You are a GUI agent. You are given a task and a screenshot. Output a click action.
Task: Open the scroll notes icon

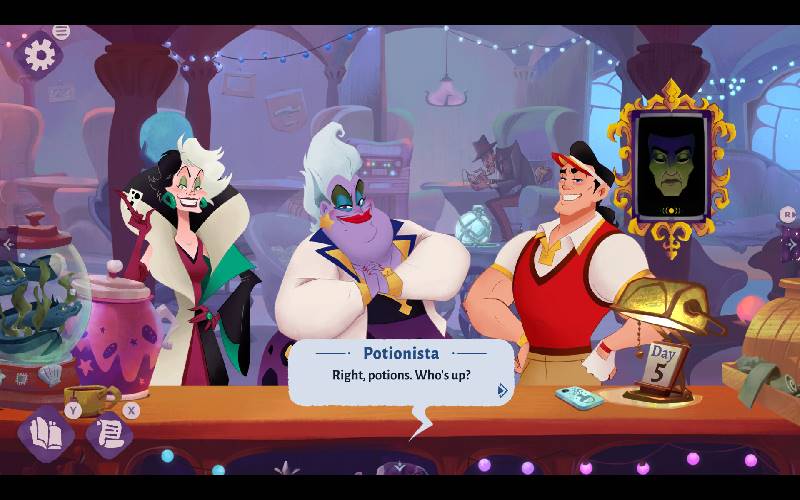coord(109,434)
